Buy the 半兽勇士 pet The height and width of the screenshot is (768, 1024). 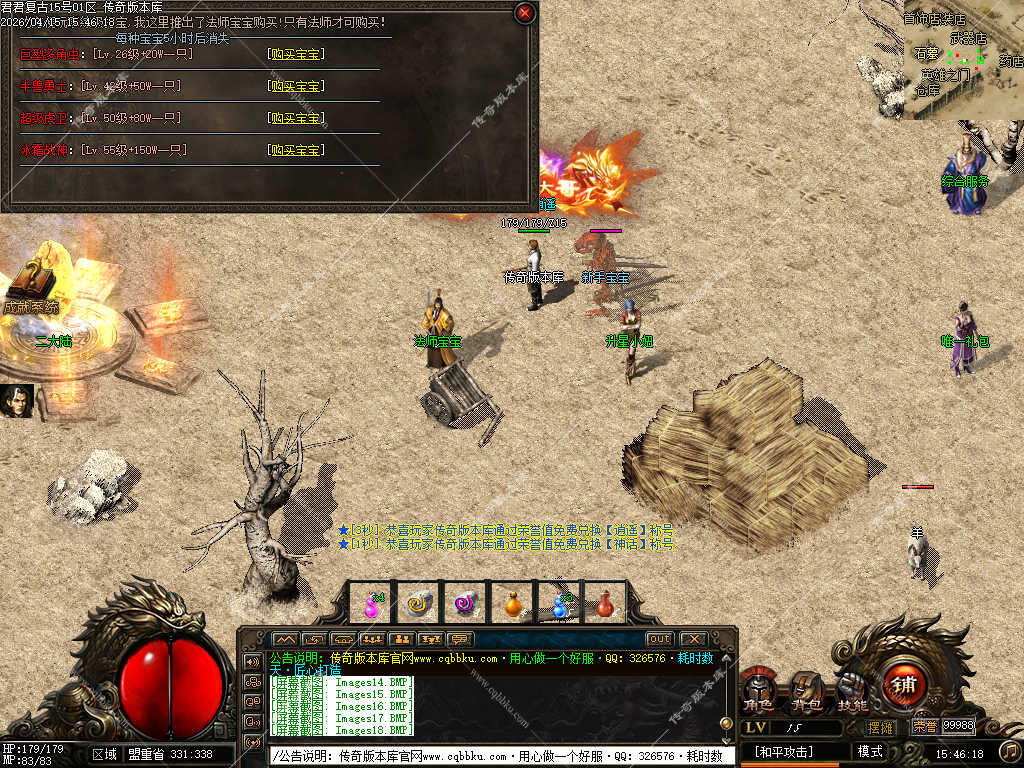295,86
